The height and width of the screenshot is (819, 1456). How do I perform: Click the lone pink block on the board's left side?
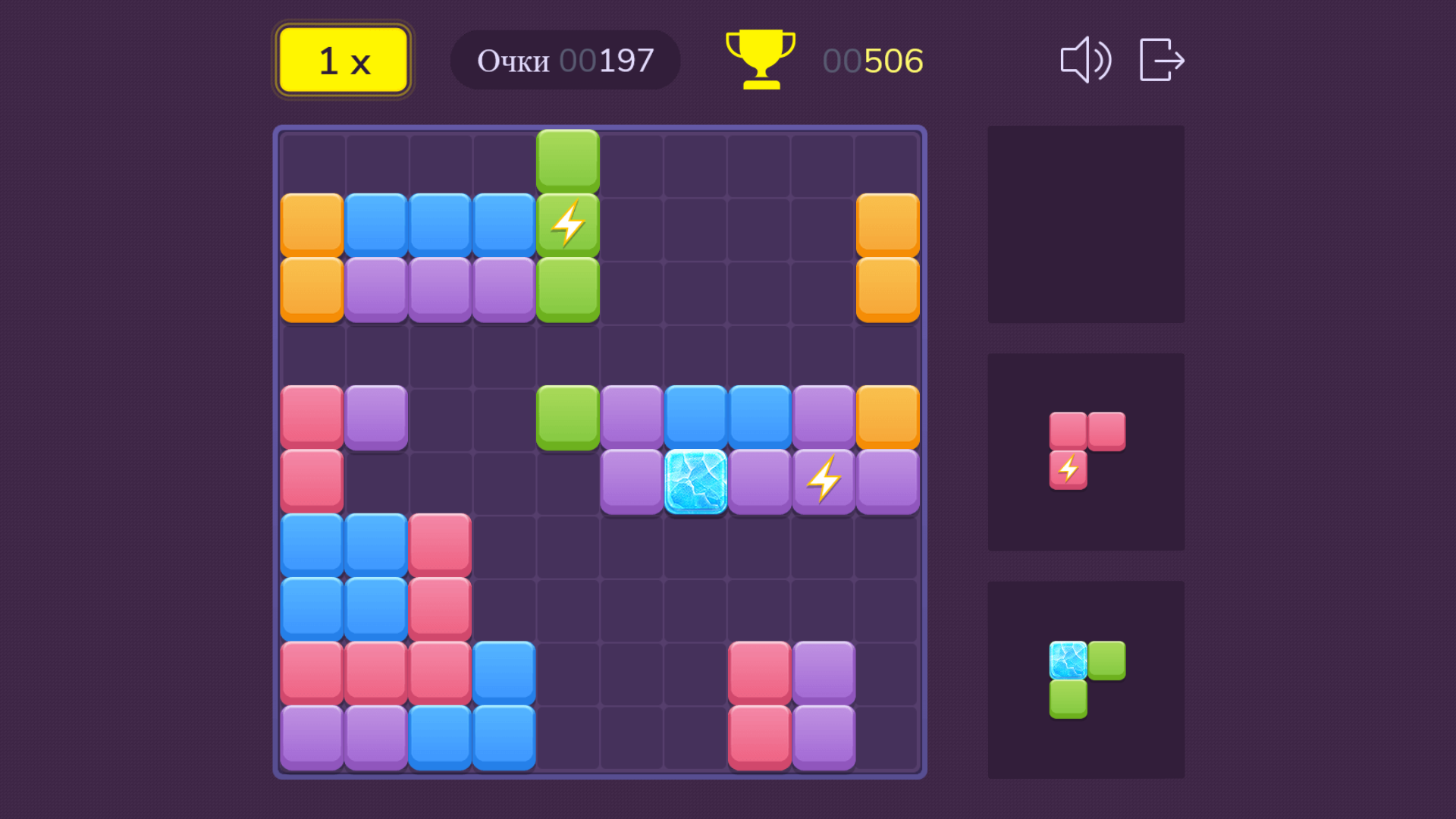click(x=311, y=479)
